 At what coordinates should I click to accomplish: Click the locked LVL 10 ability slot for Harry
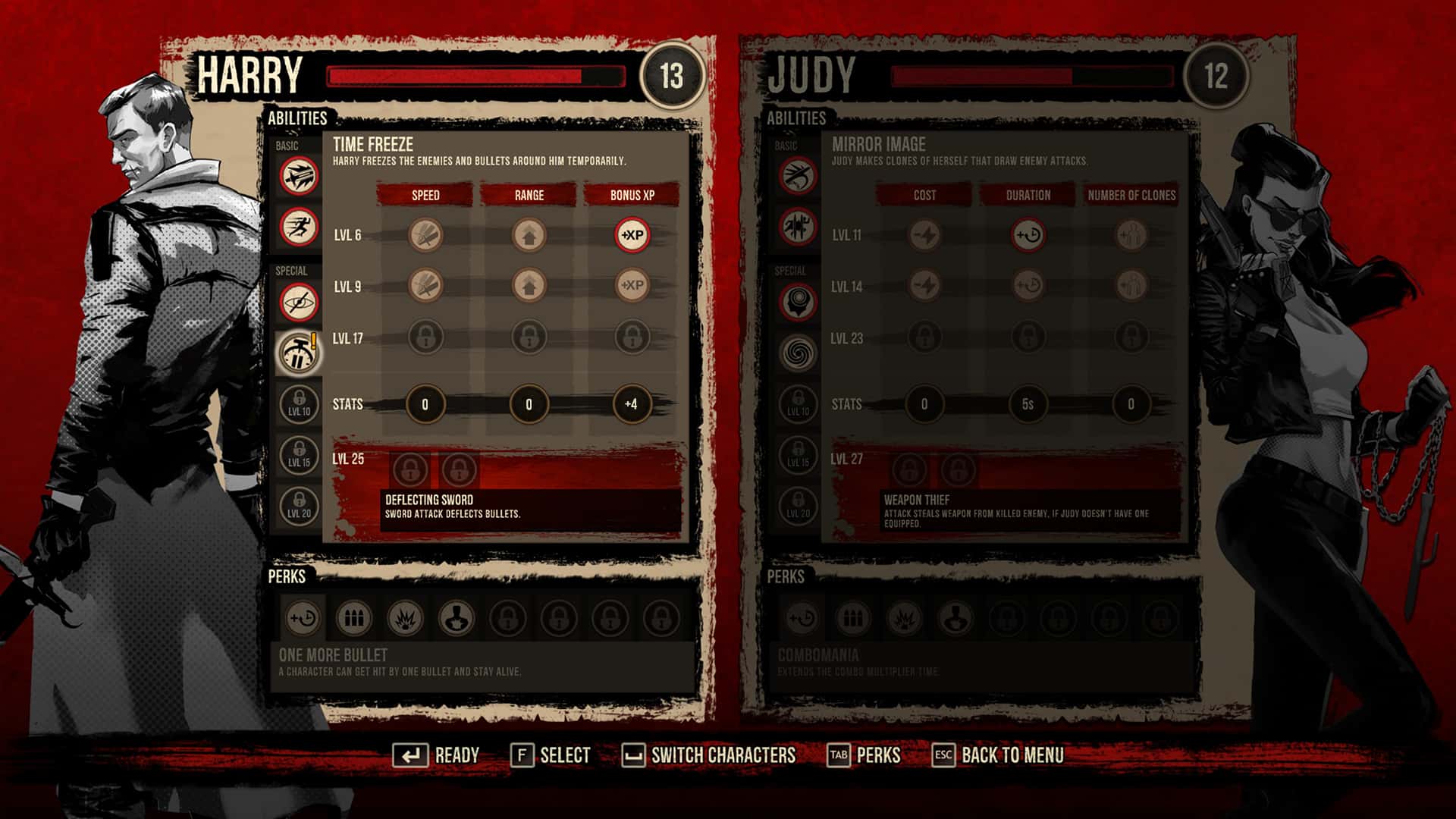(299, 403)
